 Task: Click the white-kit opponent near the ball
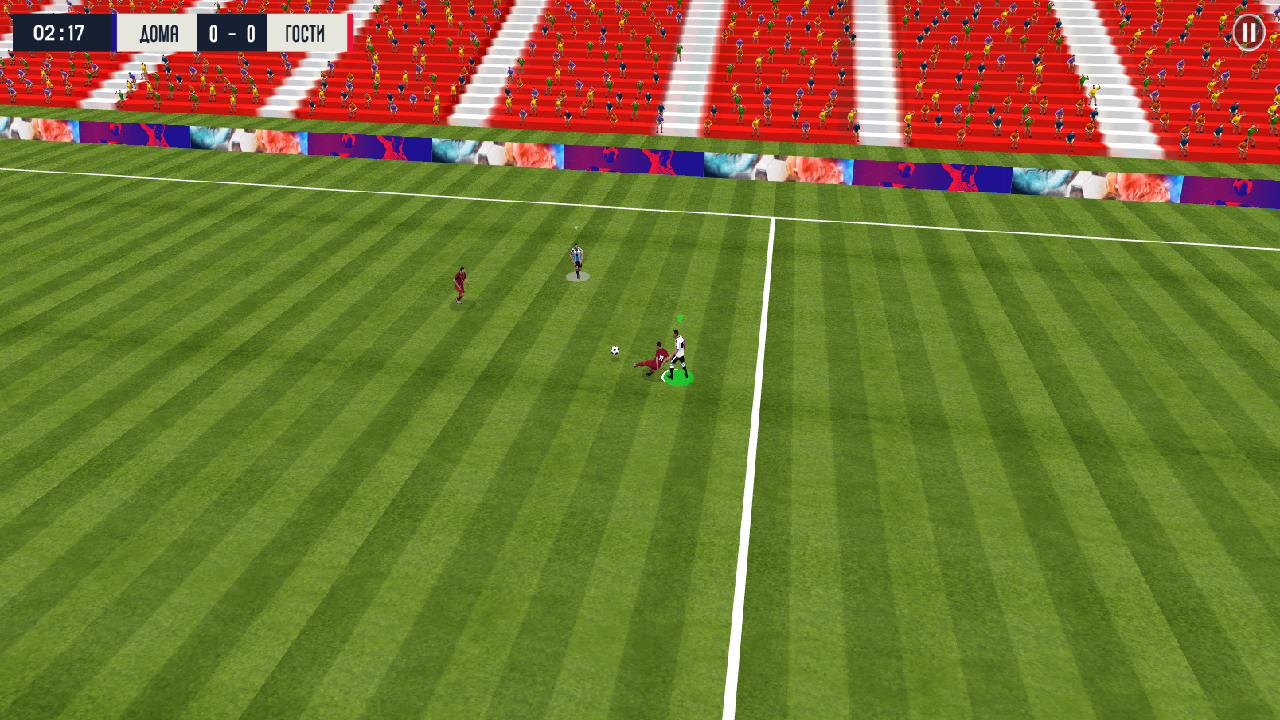tap(679, 343)
